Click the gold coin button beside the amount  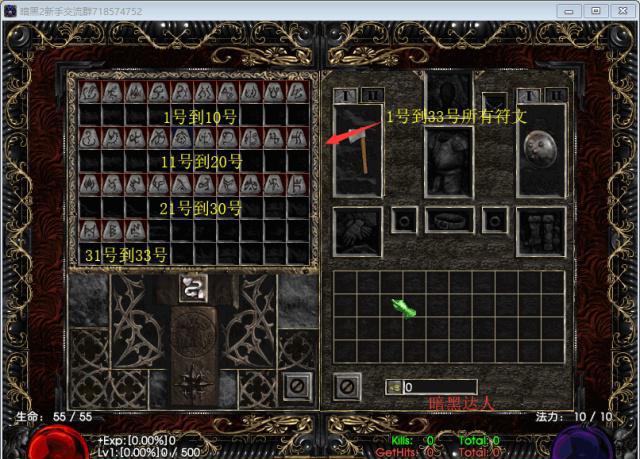393,387
